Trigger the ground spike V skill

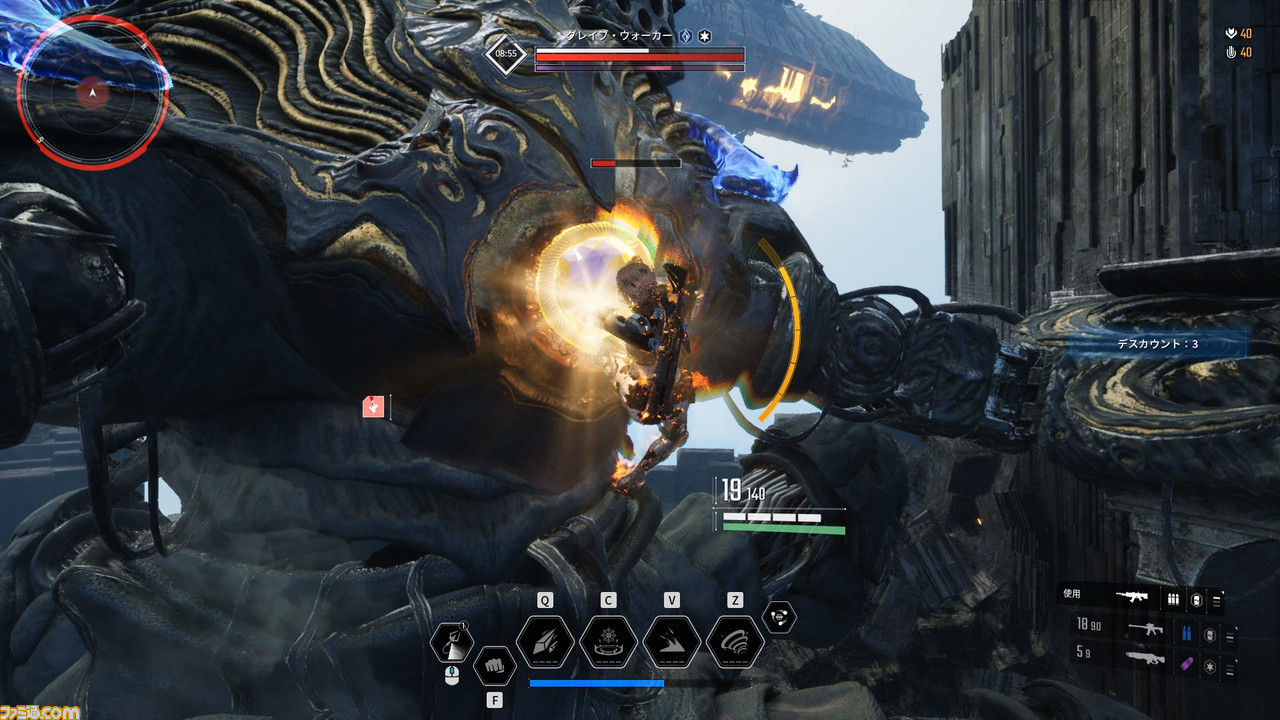pyautogui.click(x=672, y=642)
